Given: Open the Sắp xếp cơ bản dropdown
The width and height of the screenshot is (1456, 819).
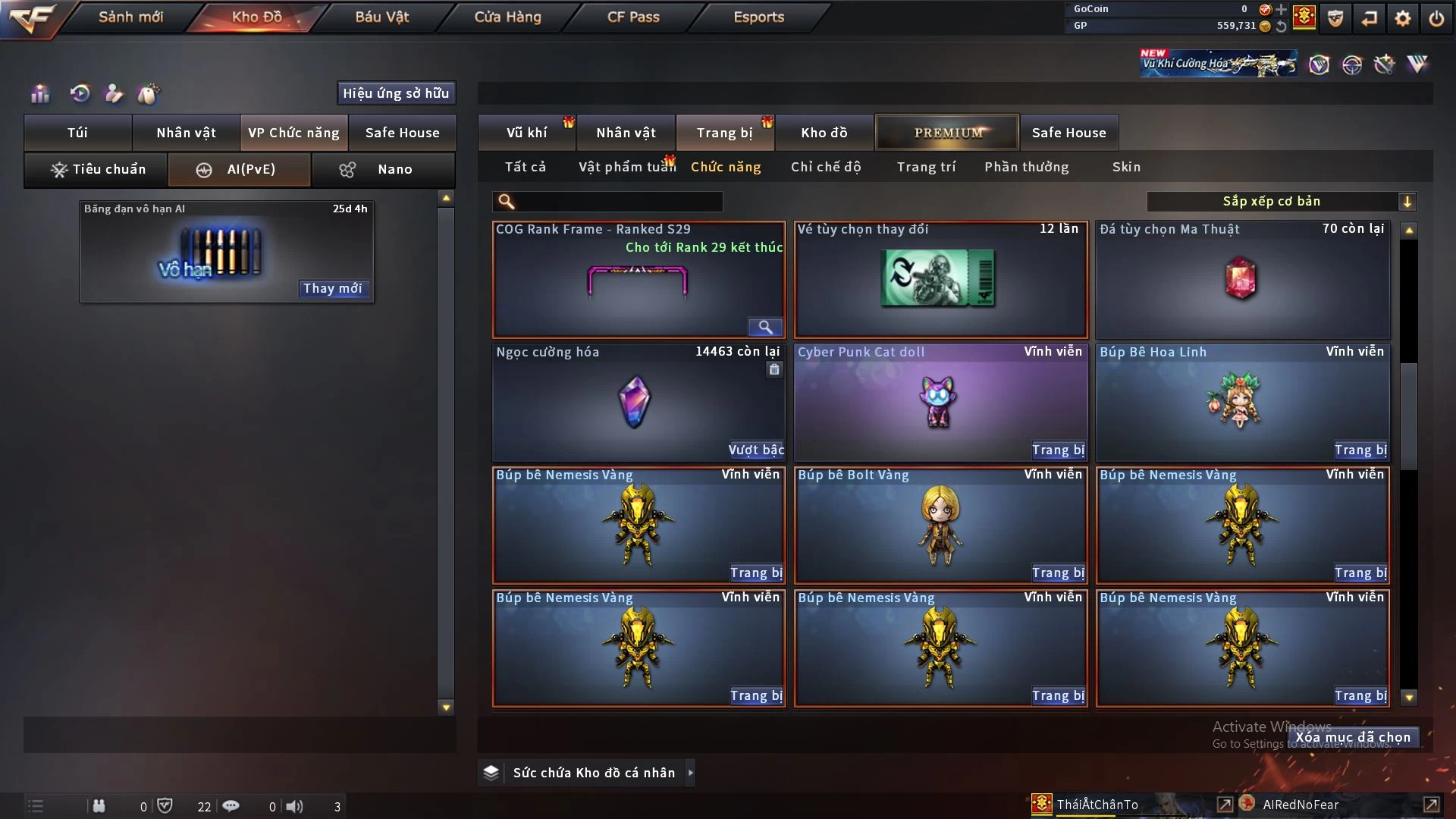Looking at the screenshot, I should coord(1281,201).
